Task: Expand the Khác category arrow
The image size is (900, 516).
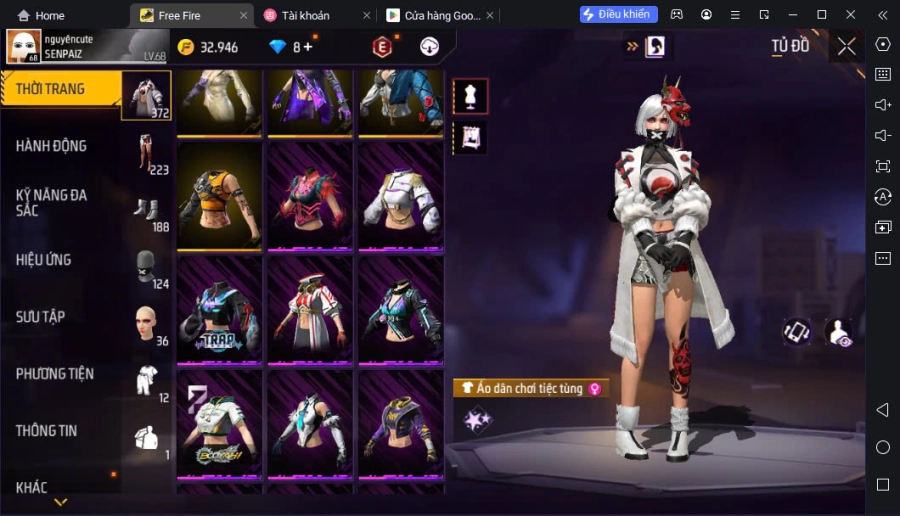Action: pyautogui.click(x=61, y=501)
